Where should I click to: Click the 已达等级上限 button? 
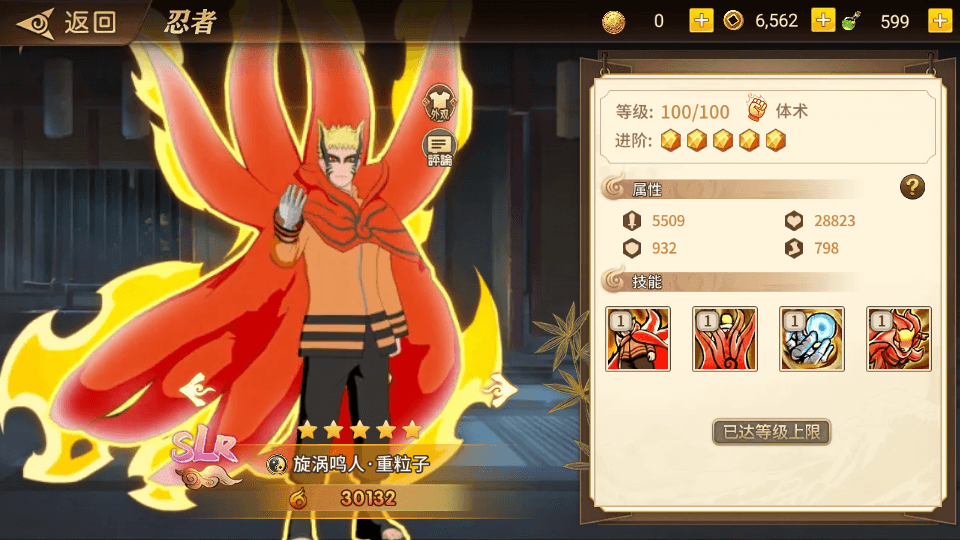pos(771,433)
